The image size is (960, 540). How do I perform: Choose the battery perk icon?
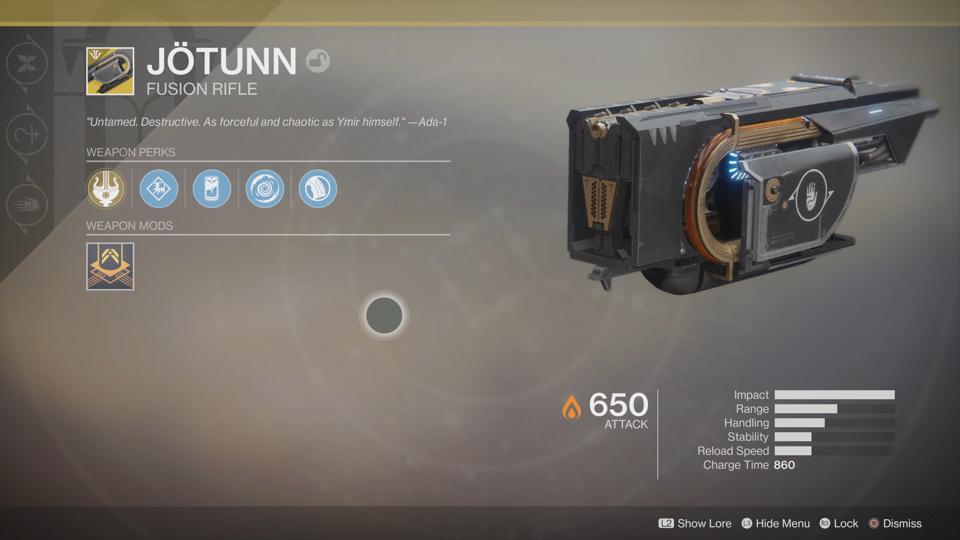coord(212,188)
